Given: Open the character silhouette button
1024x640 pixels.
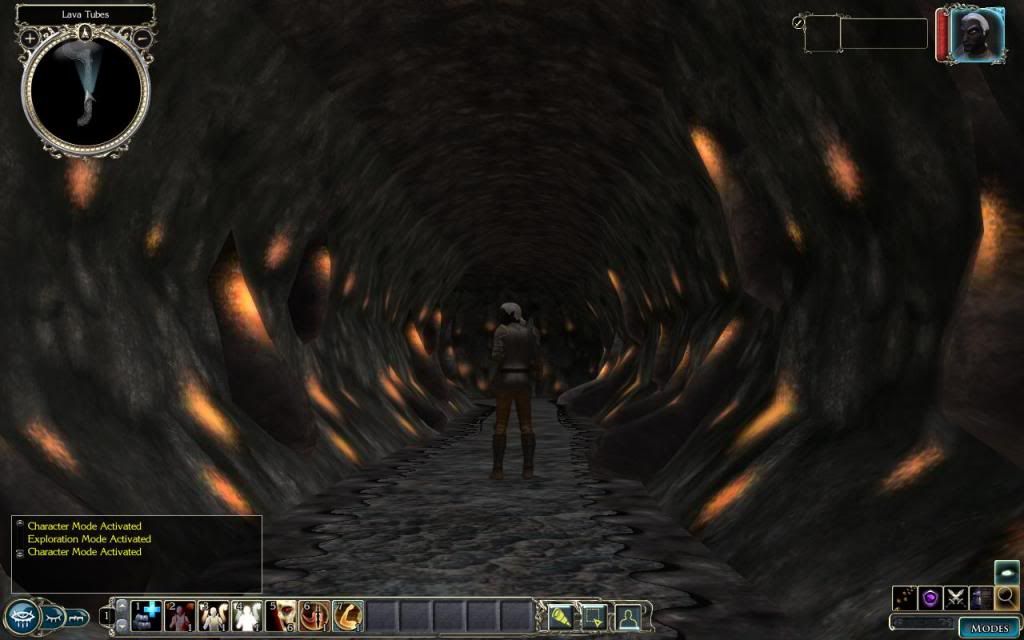Looking at the screenshot, I should point(627,616).
